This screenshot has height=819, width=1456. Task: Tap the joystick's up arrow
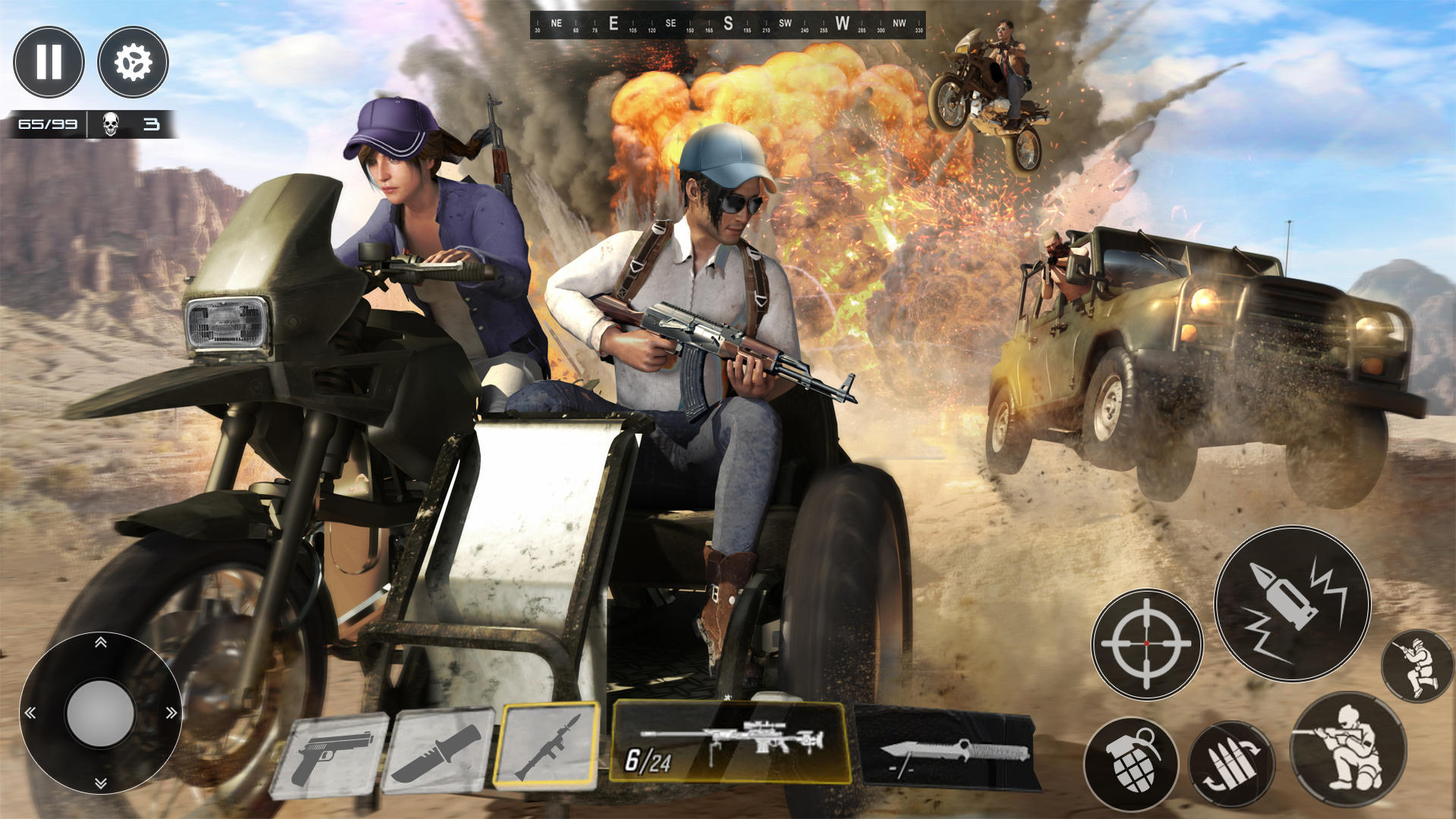point(100,643)
